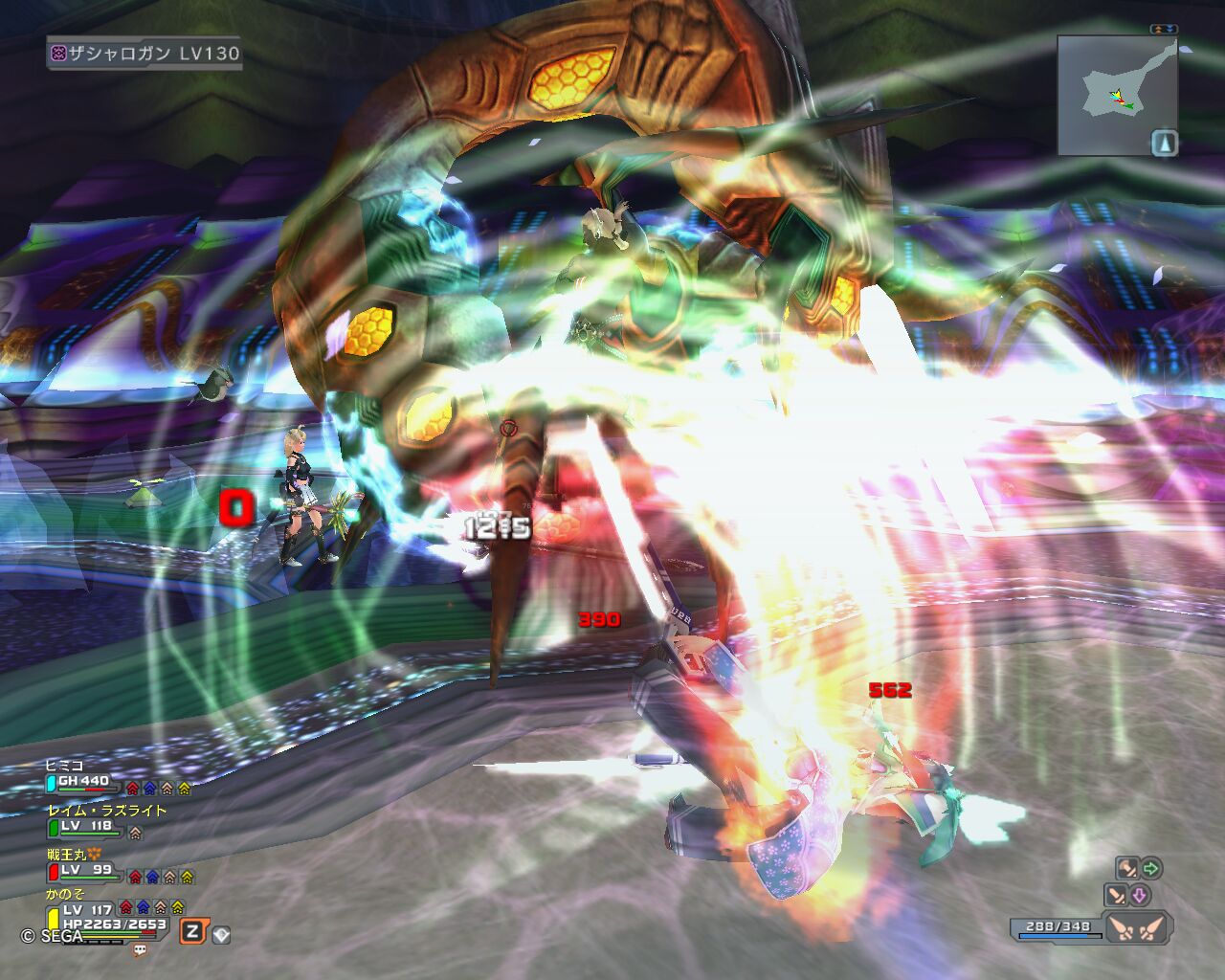Viewport: 1225px width, 980px height.
Task: Click the grey diamond icon beside Z
Action: 221,934
